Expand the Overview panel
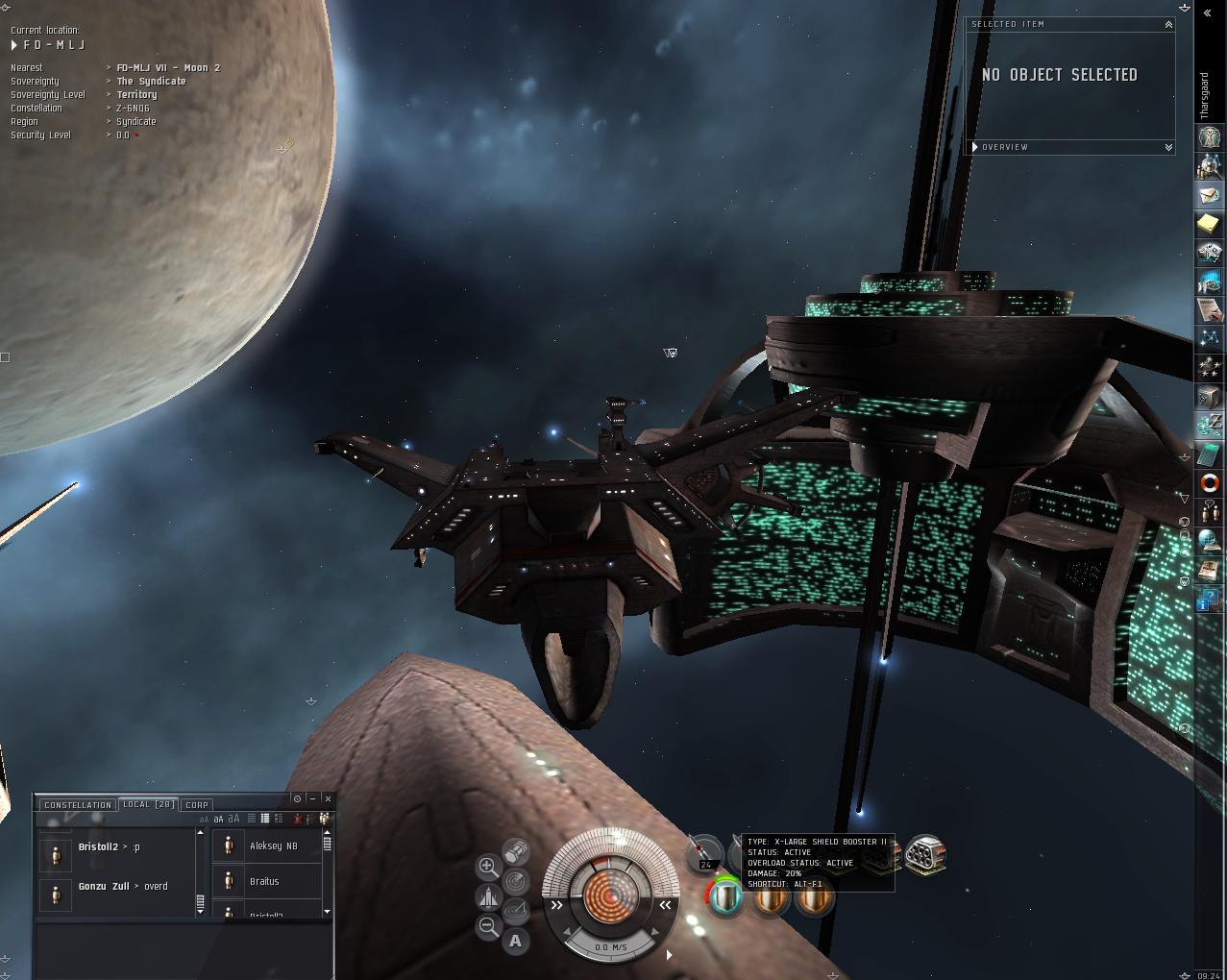 coord(1168,147)
